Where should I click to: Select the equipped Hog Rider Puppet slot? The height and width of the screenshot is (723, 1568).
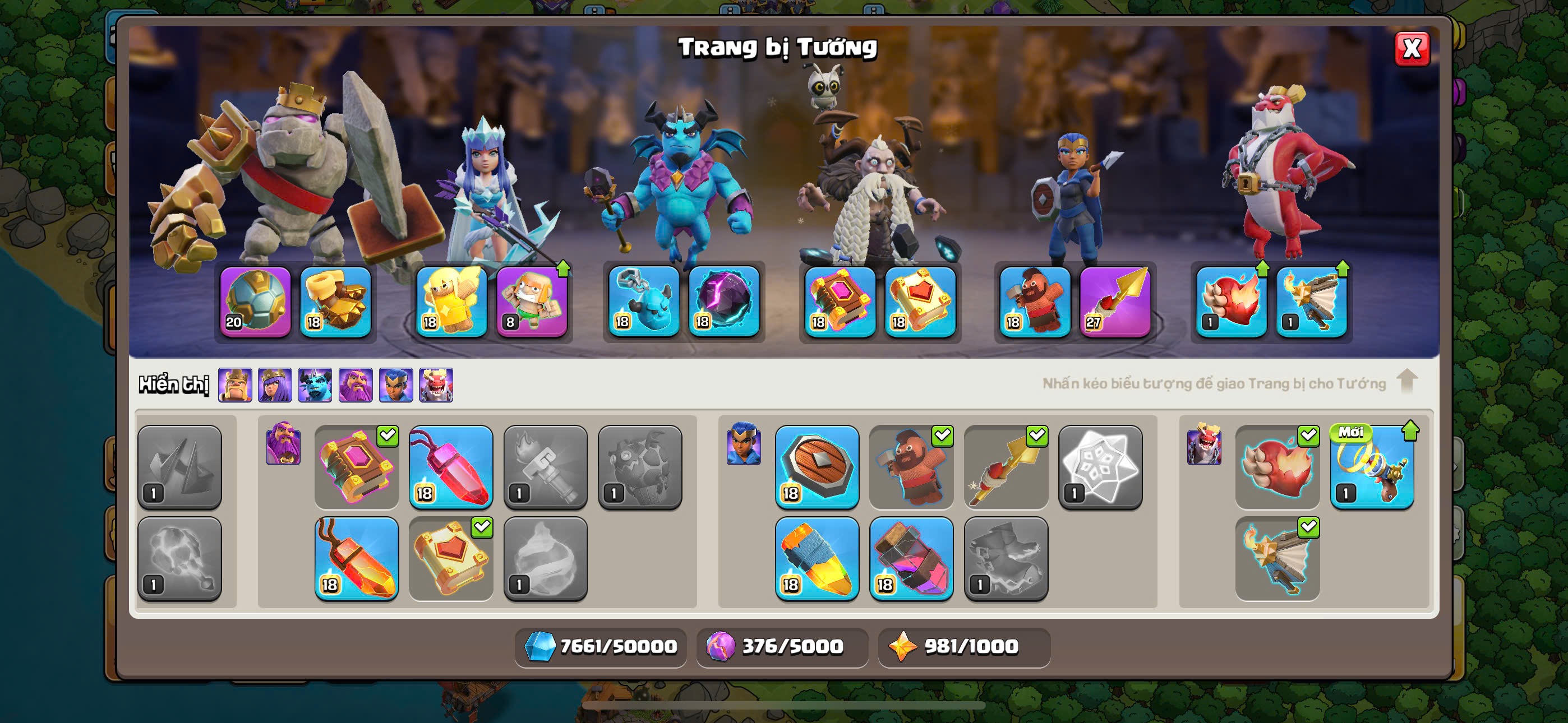[1034, 302]
